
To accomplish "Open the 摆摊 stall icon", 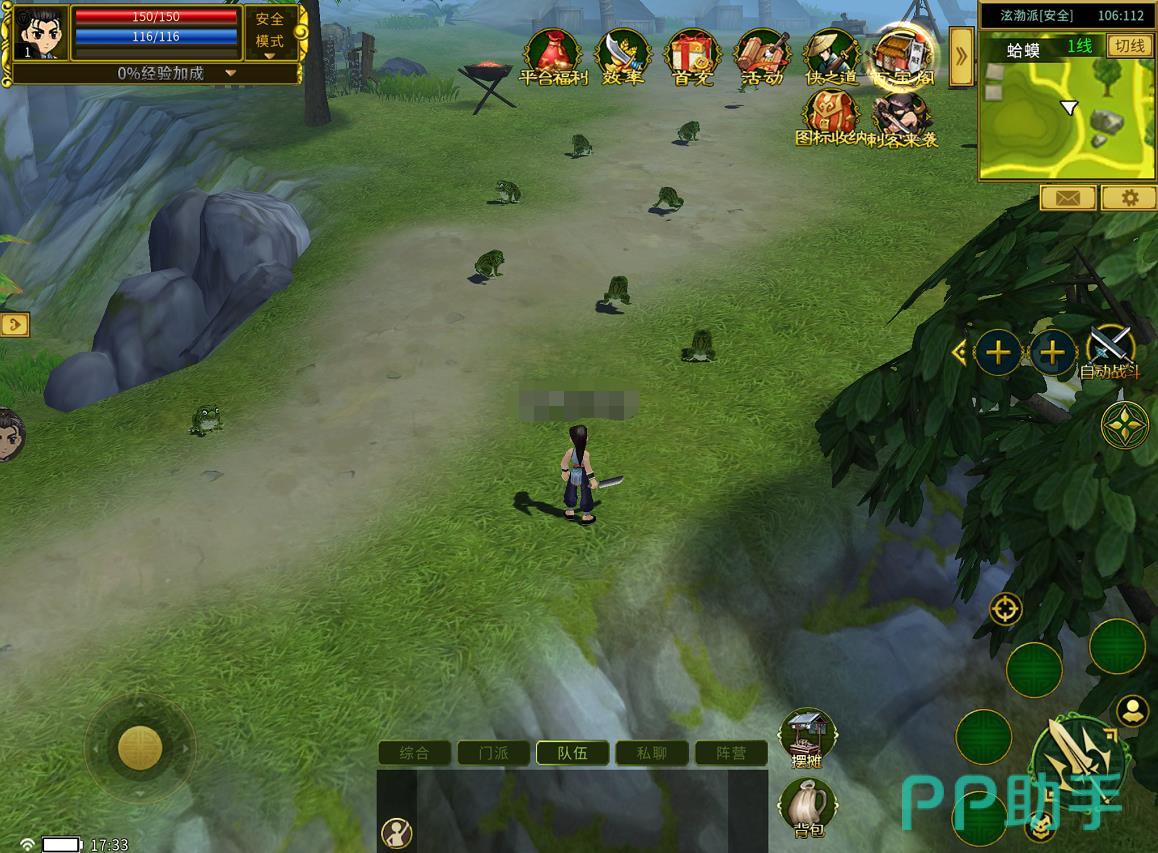I will pos(807,738).
